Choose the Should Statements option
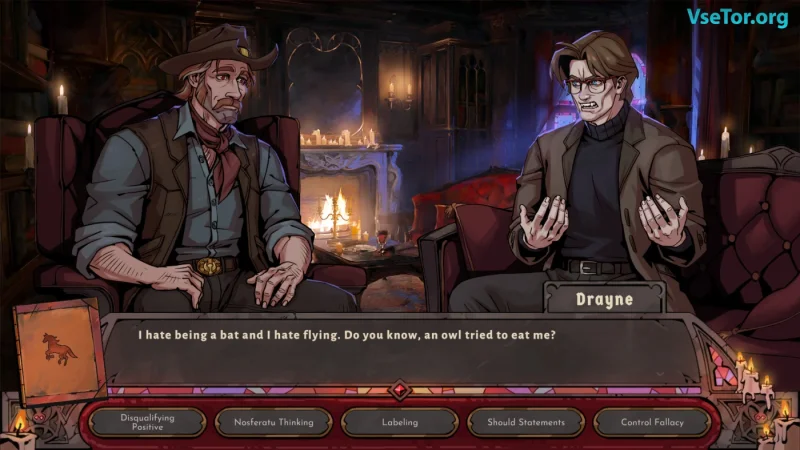 click(x=526, y=422)
